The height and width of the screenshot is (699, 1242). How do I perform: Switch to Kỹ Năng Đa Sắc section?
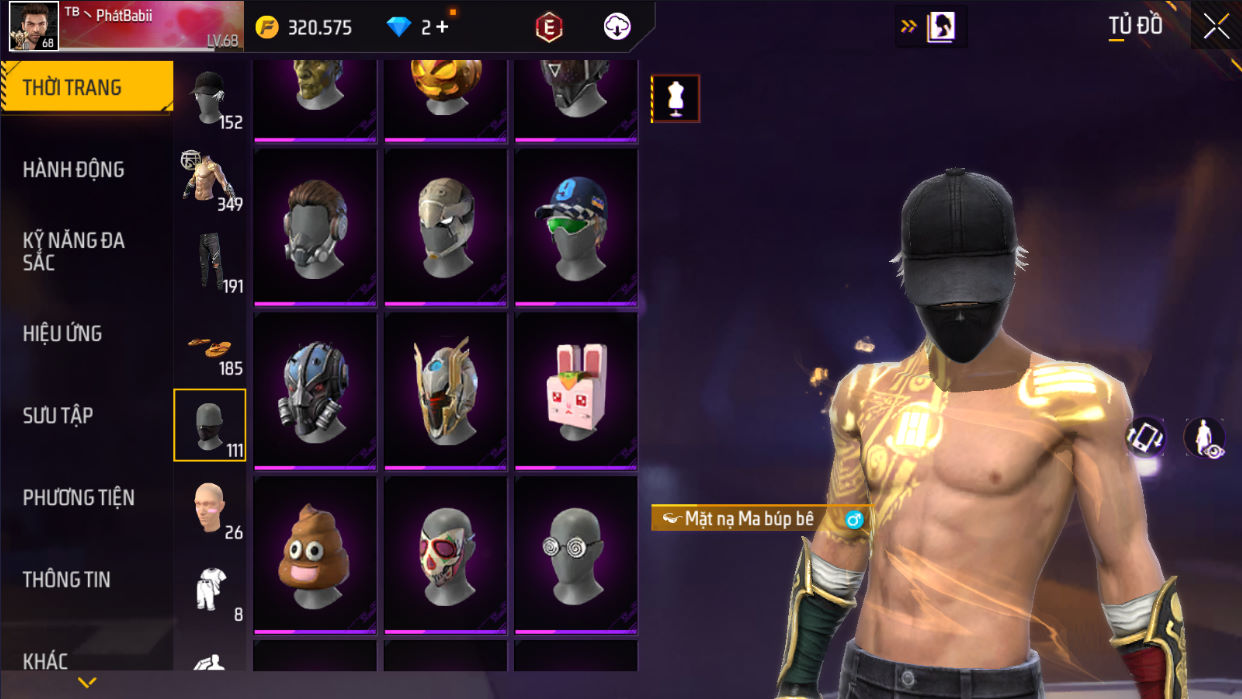point(74,251)
